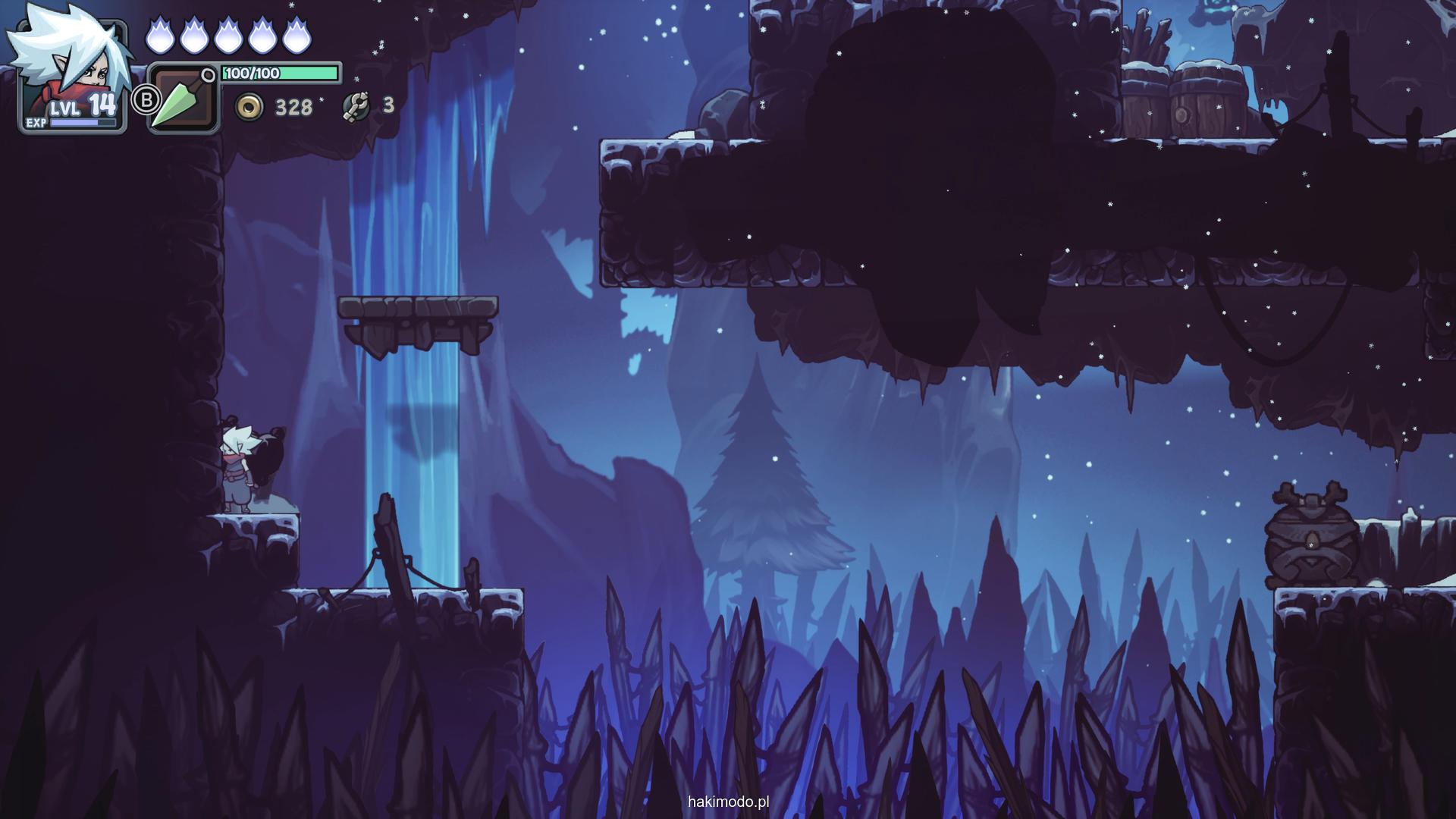Select the green kunai item slot
This screenshot has width=1456, height=819.
tap(183, 99)
